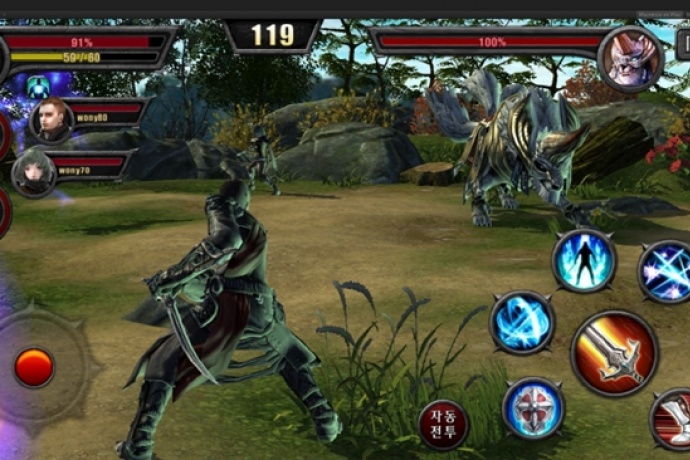Tap the cyan buff status icon
Viewport: 690px width, 460px height.
pos(38,86)
